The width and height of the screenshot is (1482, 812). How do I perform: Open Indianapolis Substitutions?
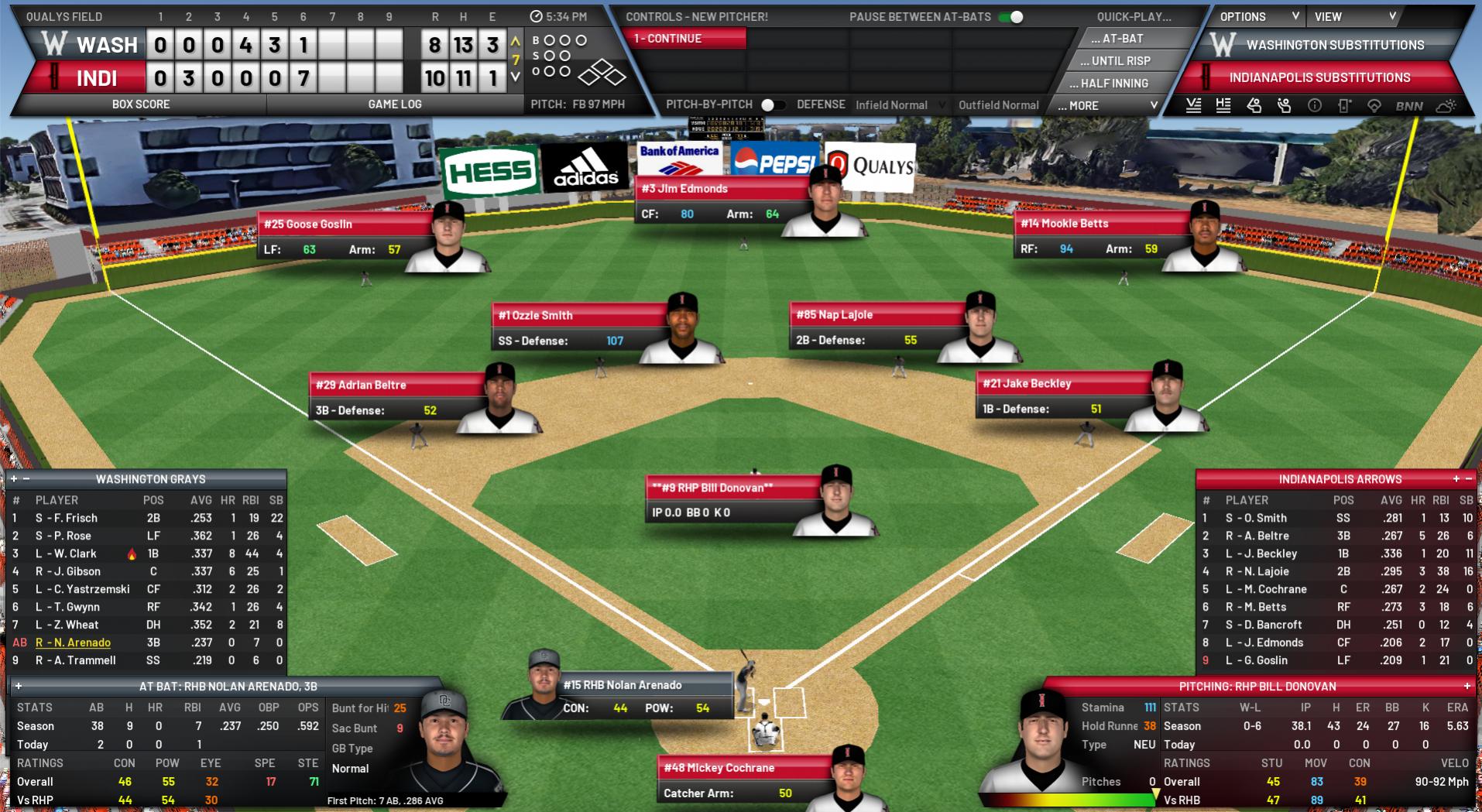coord(1319,77)
